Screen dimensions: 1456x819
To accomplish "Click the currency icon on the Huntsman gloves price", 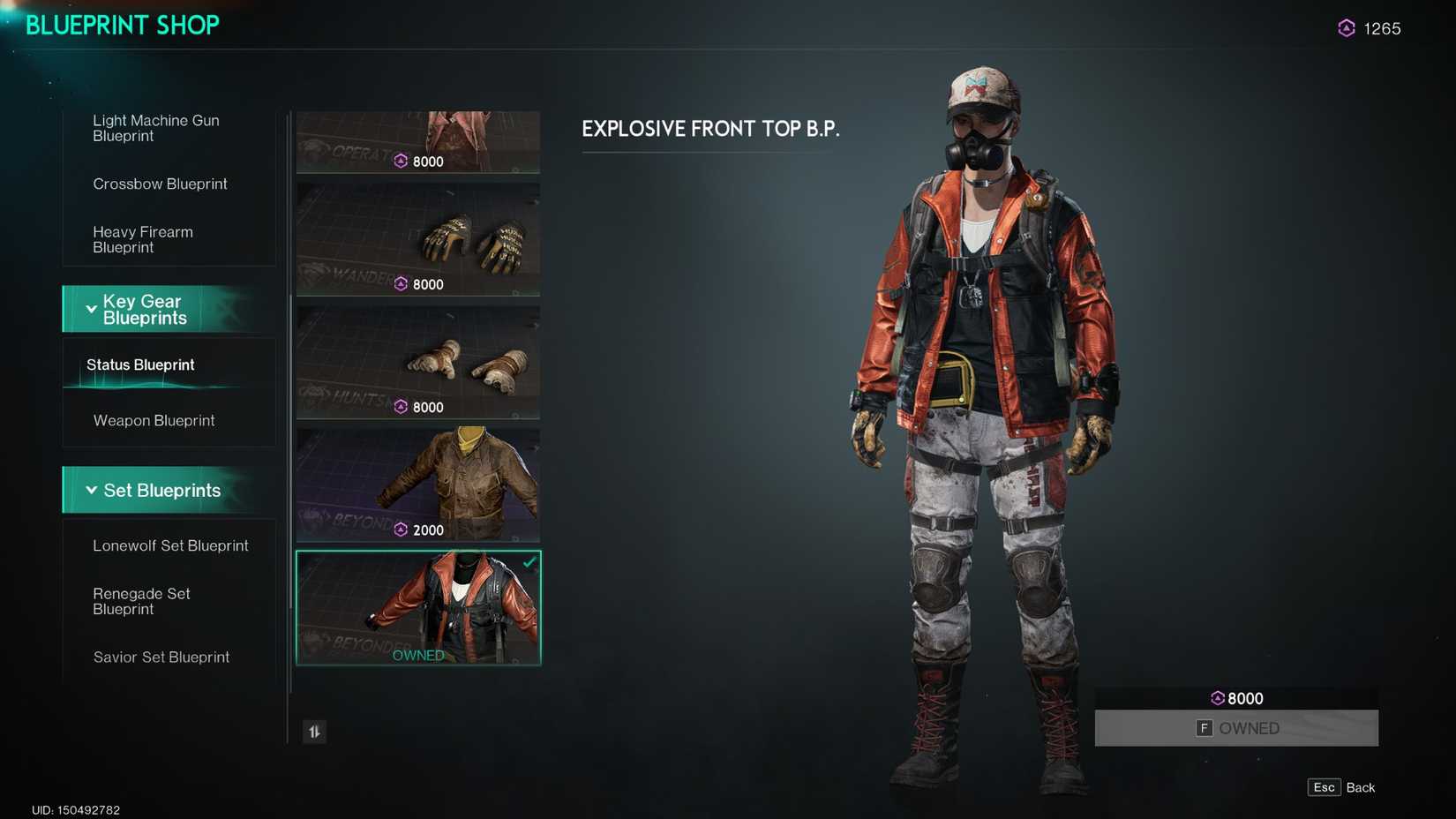I will click(x=400, y=407).
